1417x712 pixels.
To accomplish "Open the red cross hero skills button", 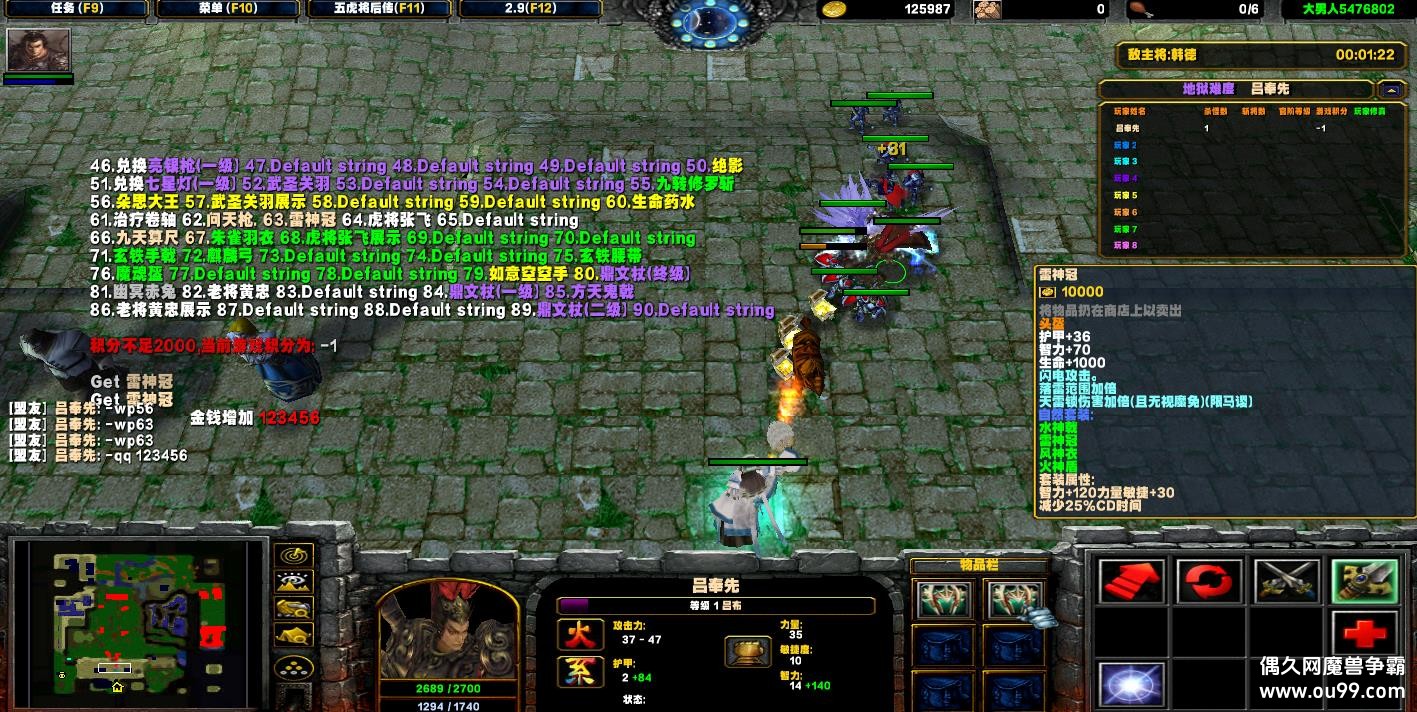I will 1363,633.
